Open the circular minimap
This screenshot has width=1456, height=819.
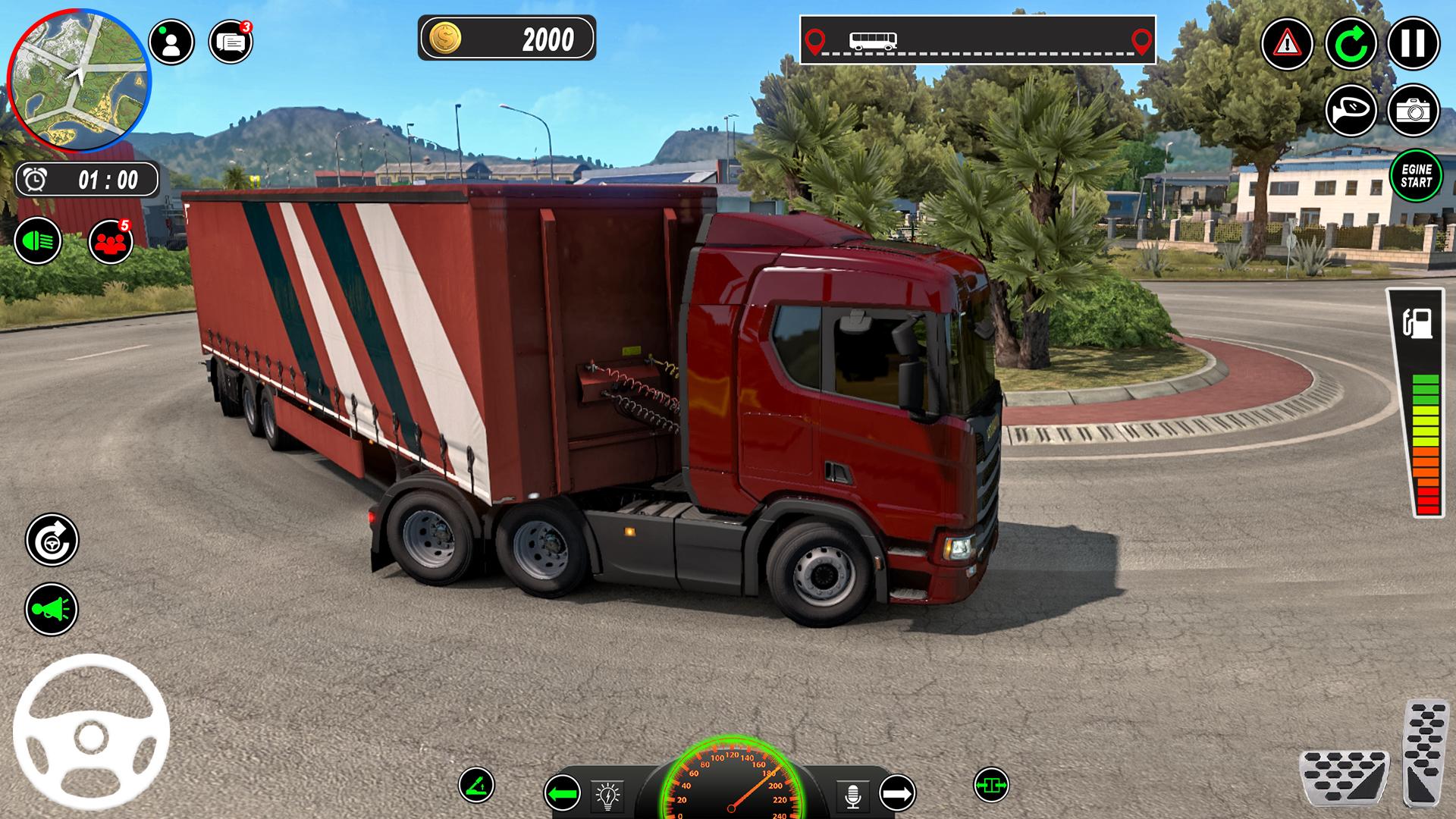[x=79, y=80]
